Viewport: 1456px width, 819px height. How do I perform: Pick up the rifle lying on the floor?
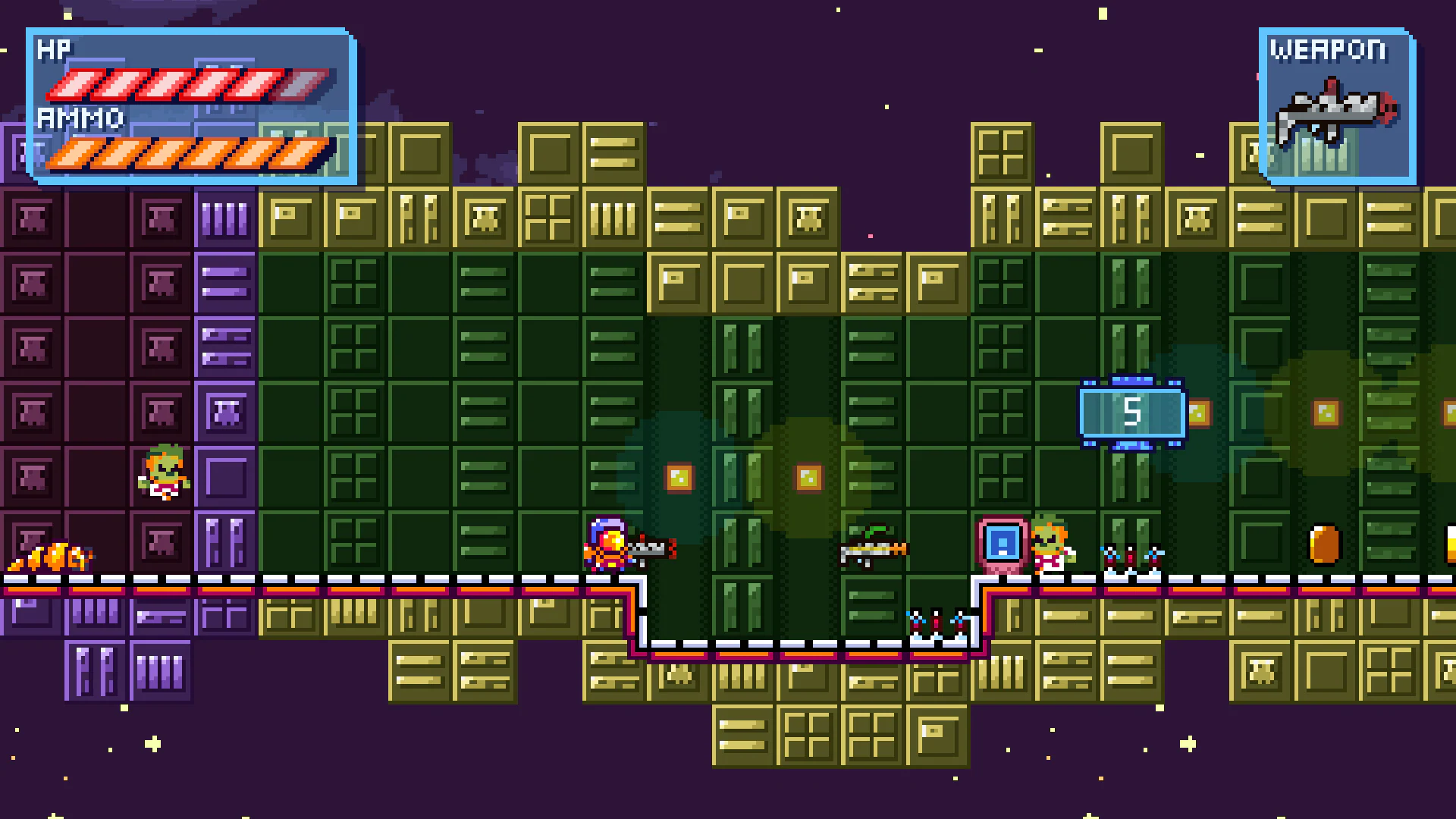(874, 550)
